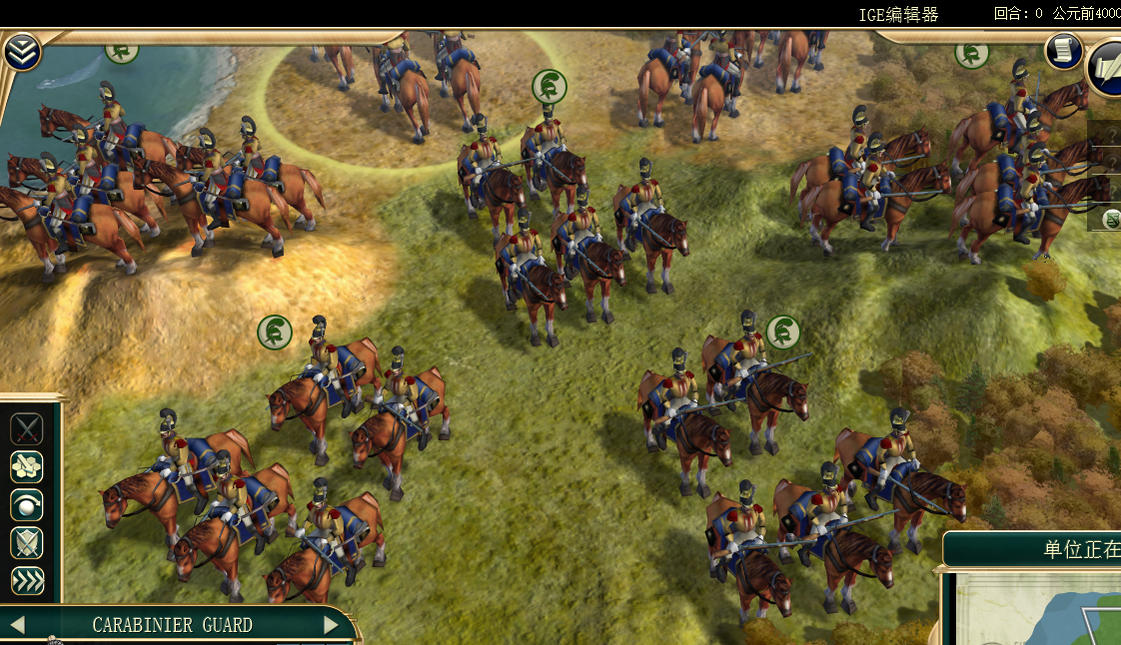Select the crossed swords attack action

27,429
